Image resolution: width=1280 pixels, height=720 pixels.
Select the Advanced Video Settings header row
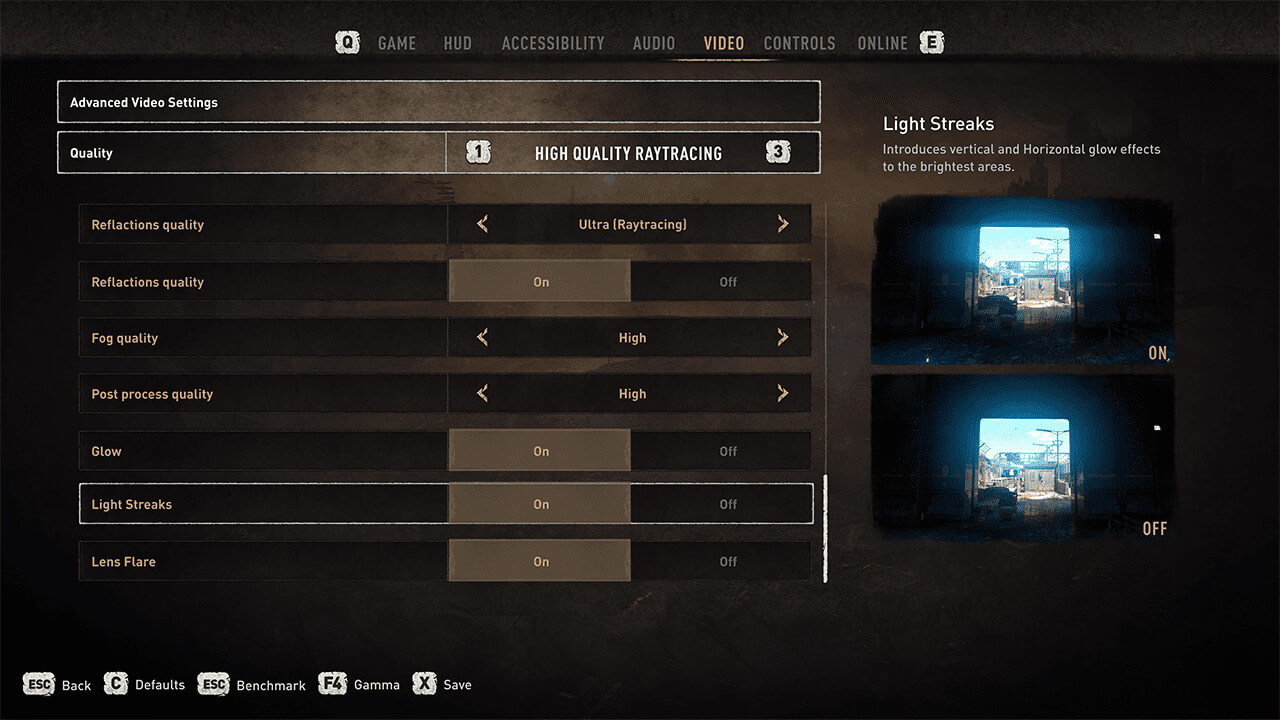(438, 102)
